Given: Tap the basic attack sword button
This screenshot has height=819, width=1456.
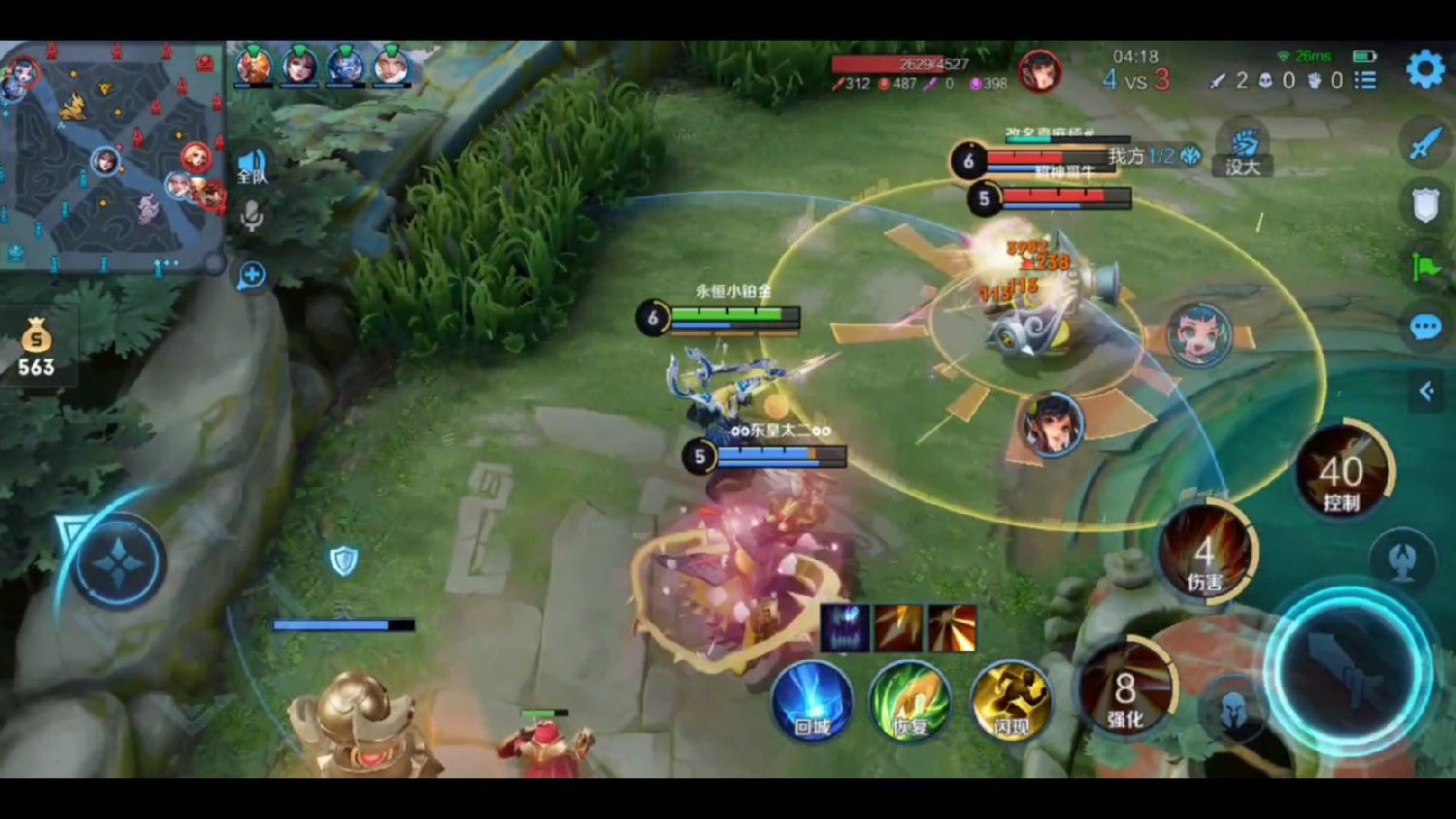Looking at the screenshot, I should pos(1348,671).
